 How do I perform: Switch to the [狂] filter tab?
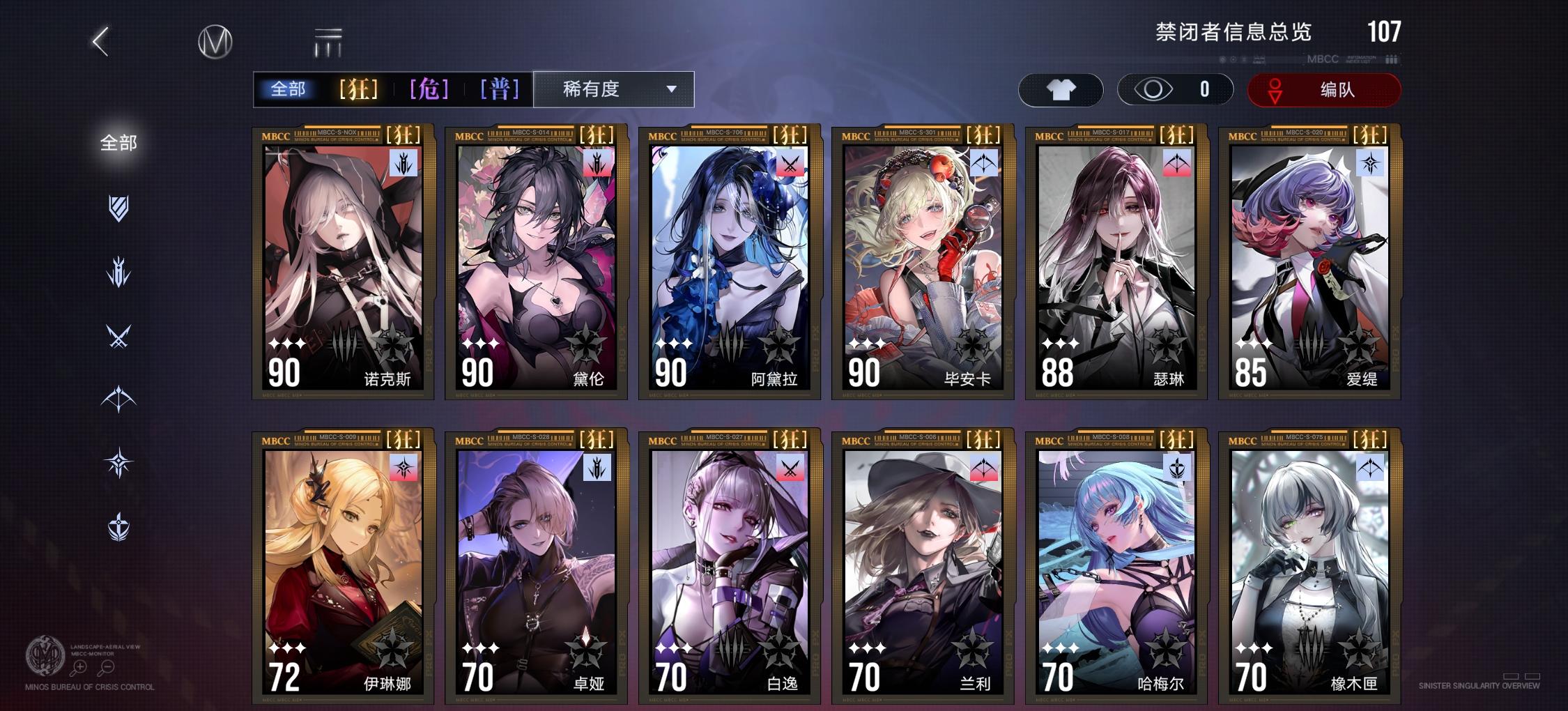358,89
